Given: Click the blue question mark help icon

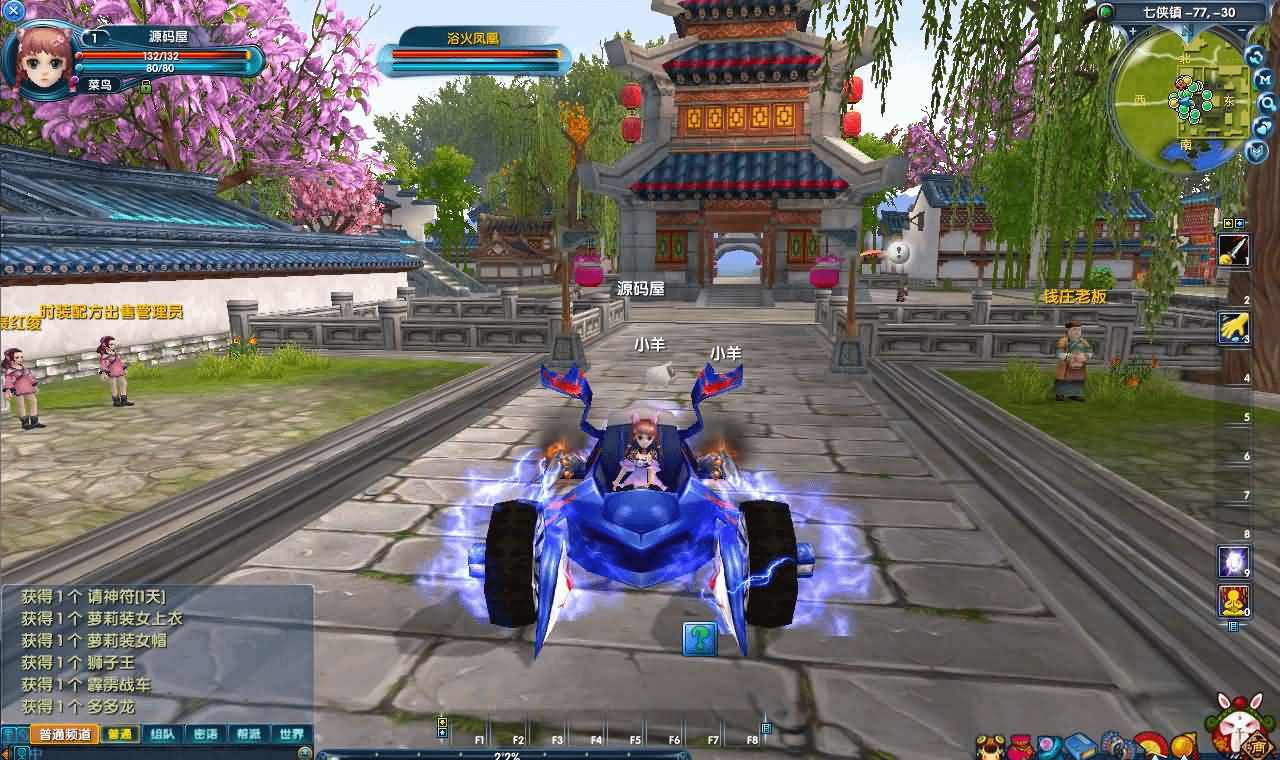Looking at the screenshot, I should point(700,638).
